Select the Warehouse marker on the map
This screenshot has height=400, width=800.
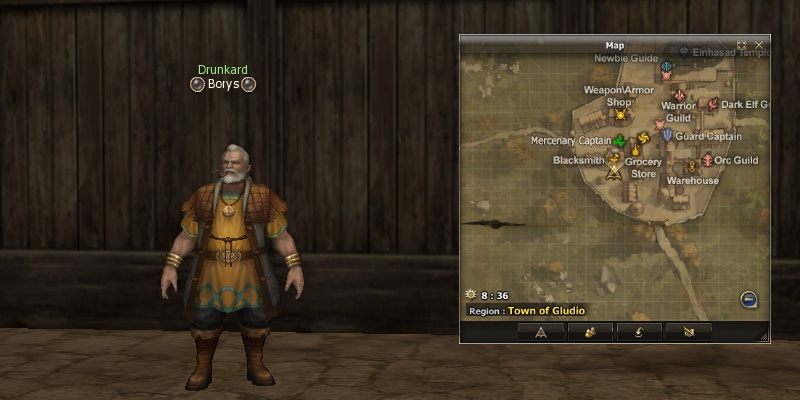[x=690, y=165]
